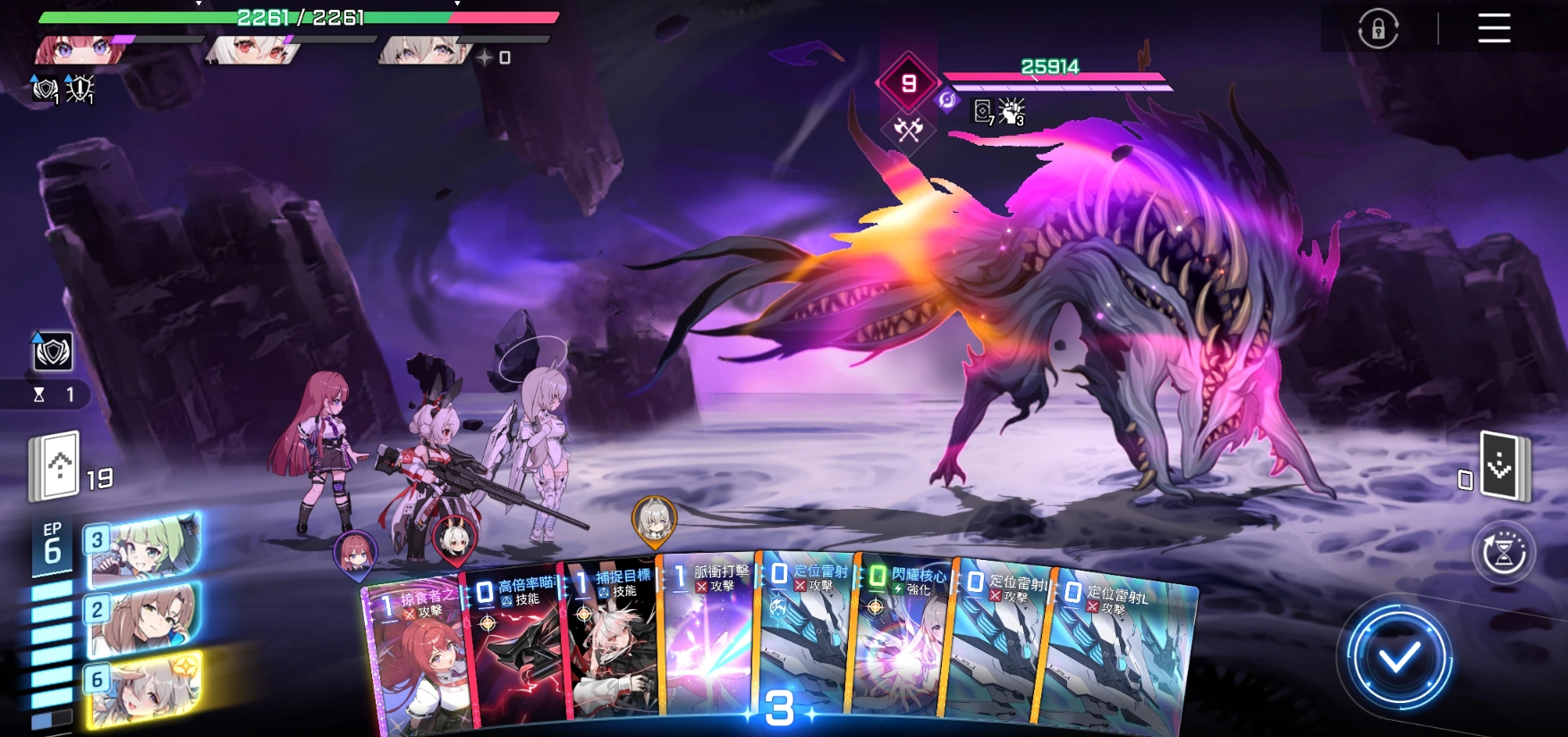Activate the brown-haired support skill costing 2
Screen dimensions: 1568x737
tap(145, 617)
